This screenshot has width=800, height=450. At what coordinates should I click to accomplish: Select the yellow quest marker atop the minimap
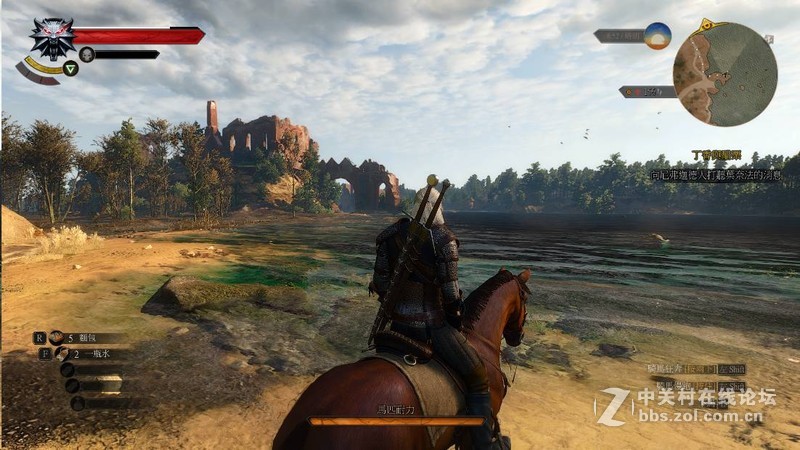point(708,23)
